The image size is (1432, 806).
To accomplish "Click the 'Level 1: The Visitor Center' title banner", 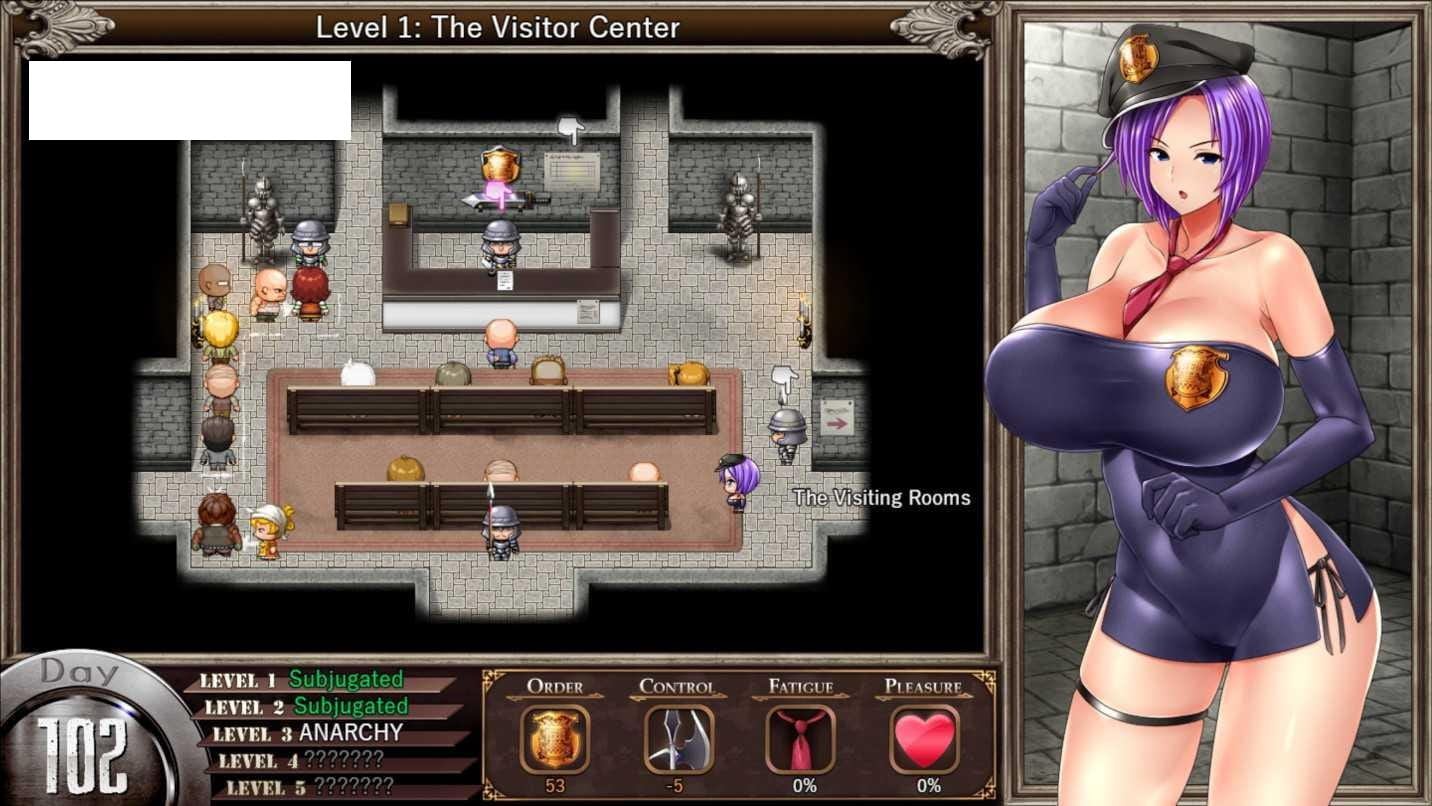I will click(497, 27).
